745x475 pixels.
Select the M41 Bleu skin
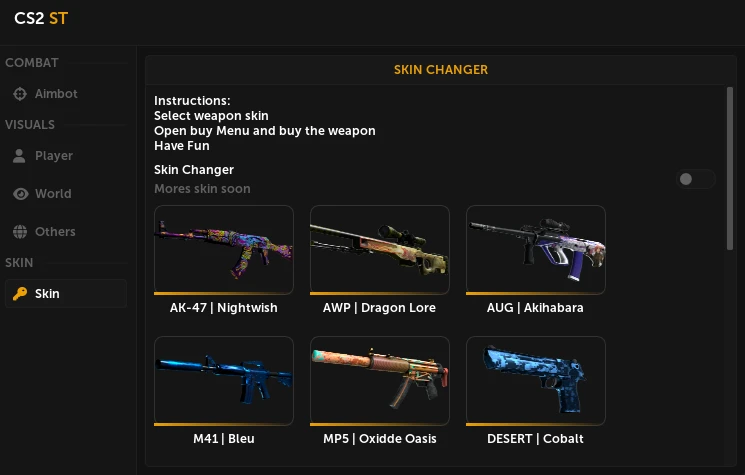click(224, 381)
